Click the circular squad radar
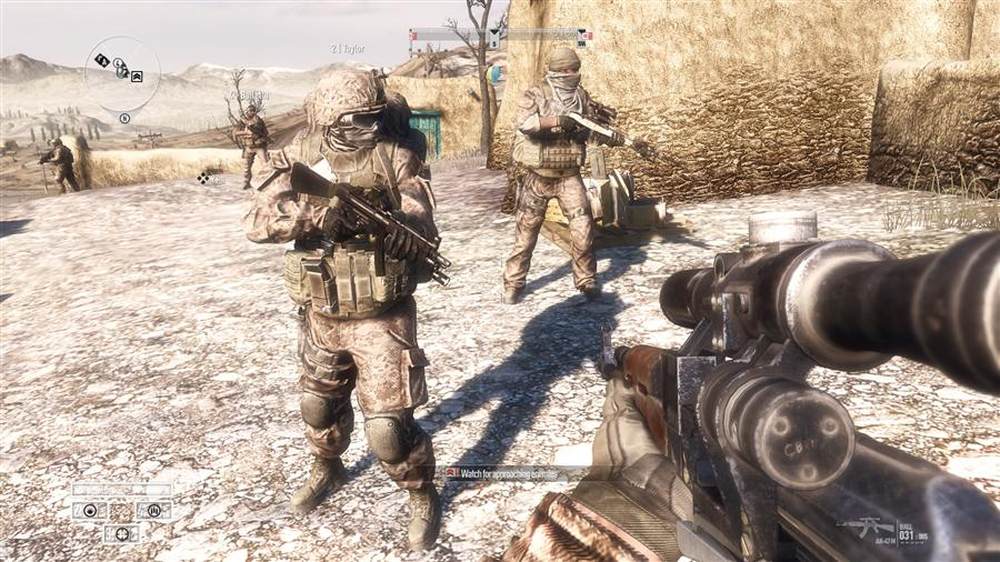 click(x=121, y=74)
